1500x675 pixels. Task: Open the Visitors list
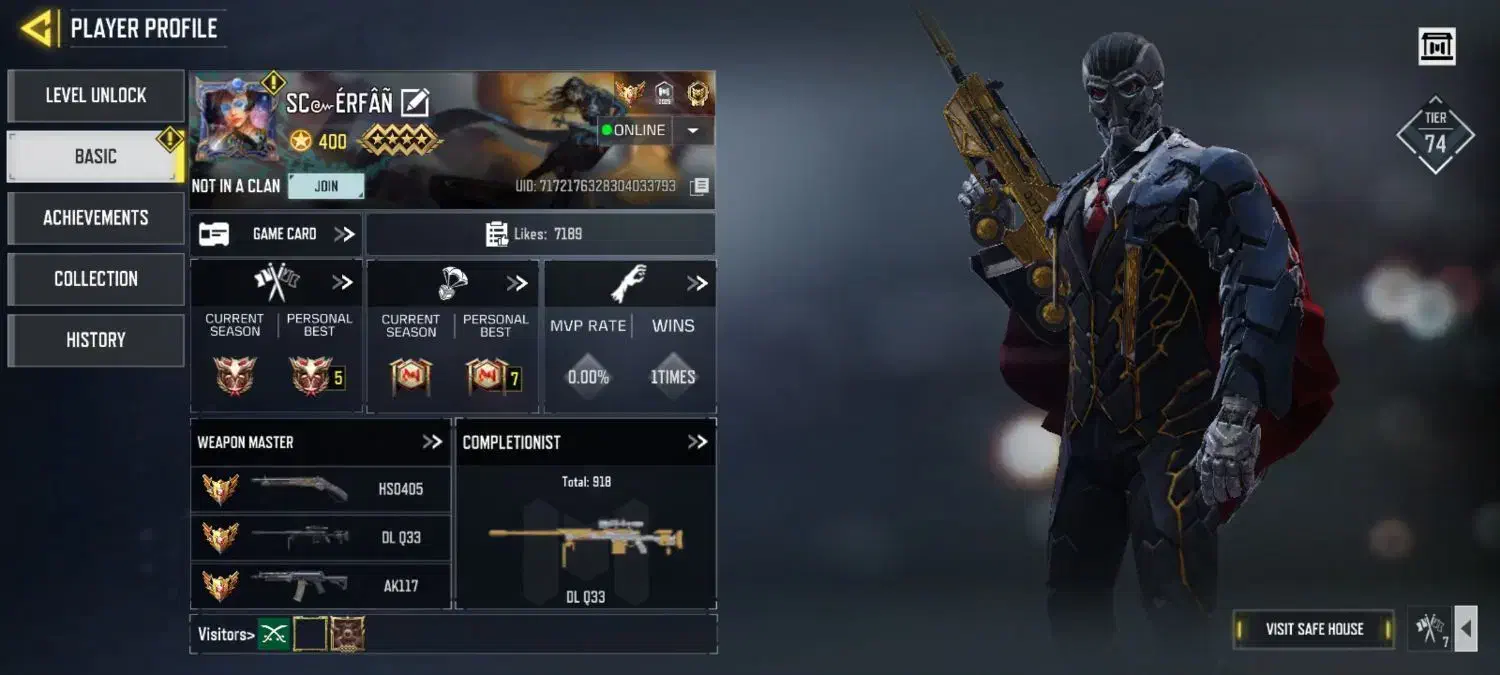click(x=226, y=634)
